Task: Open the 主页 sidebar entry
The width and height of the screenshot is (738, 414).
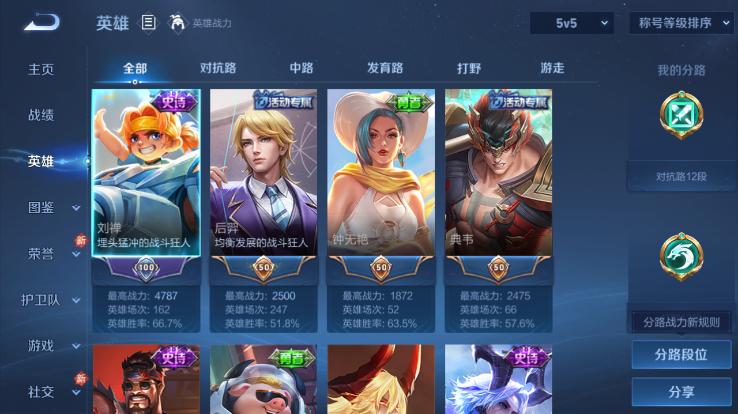Action: pyautogui.click(x=41, y=69)
